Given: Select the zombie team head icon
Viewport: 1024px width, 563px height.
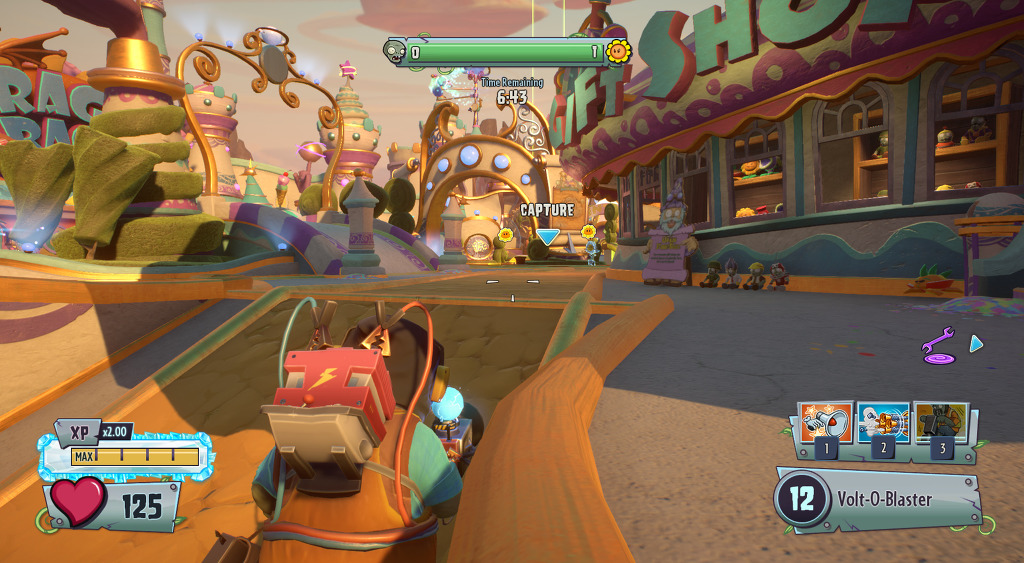Looking at the screenshot, I should pos(397,51).
